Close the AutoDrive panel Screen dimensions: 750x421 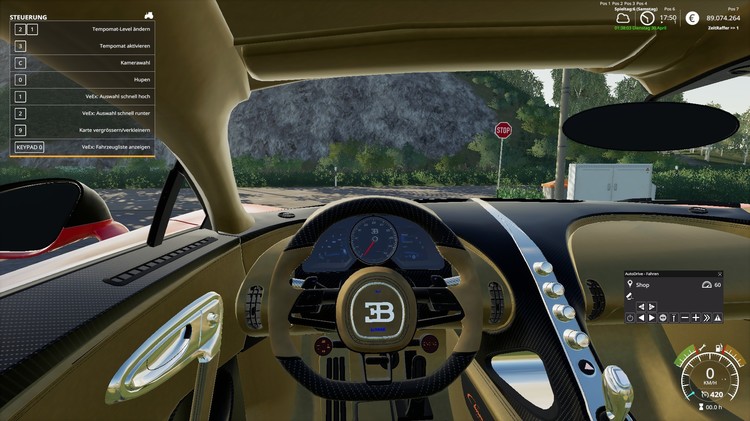pos(720,274)
